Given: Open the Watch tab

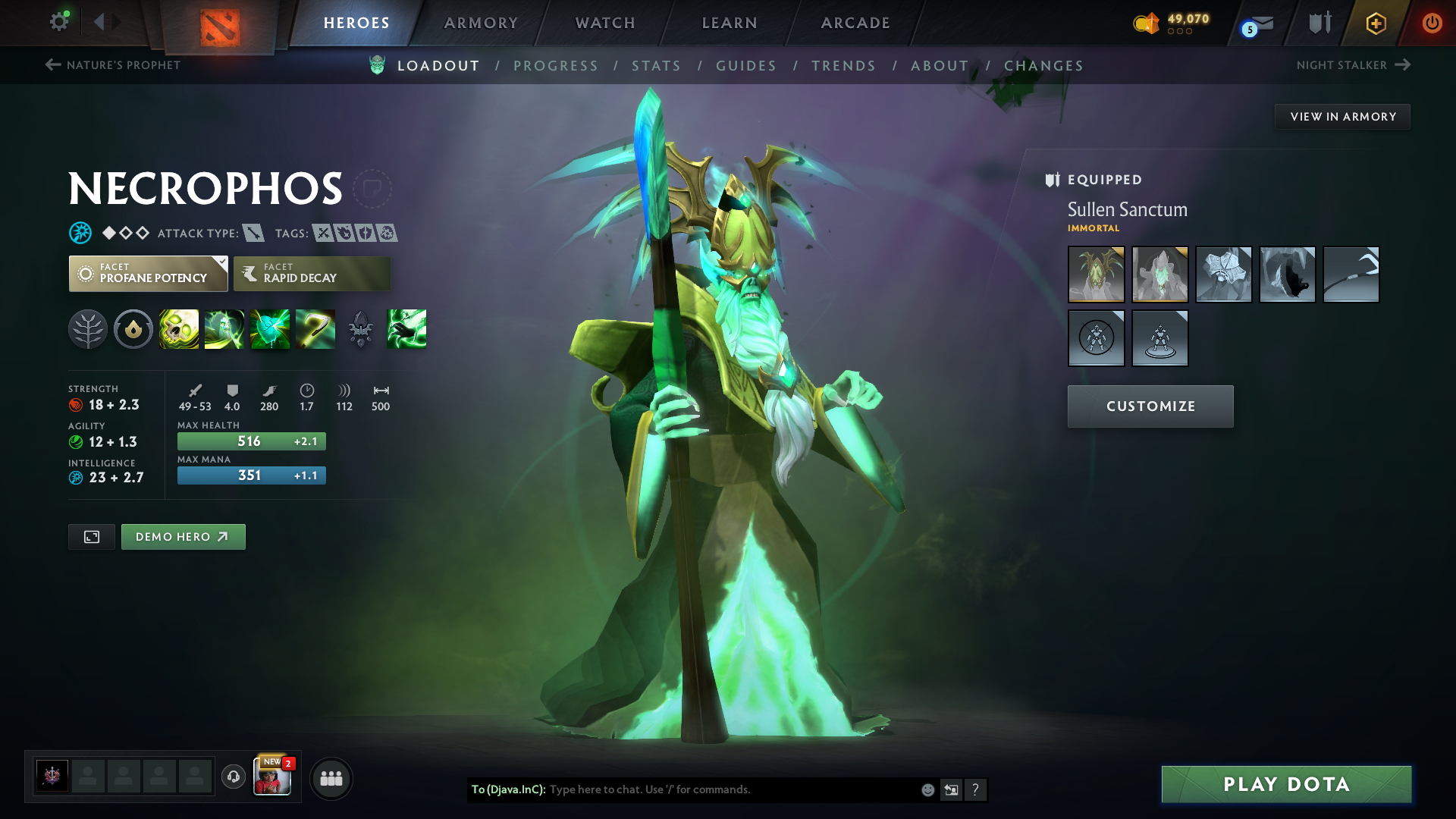Looking at the screenshot, I should pyautogui.click(x=605, y=23).
